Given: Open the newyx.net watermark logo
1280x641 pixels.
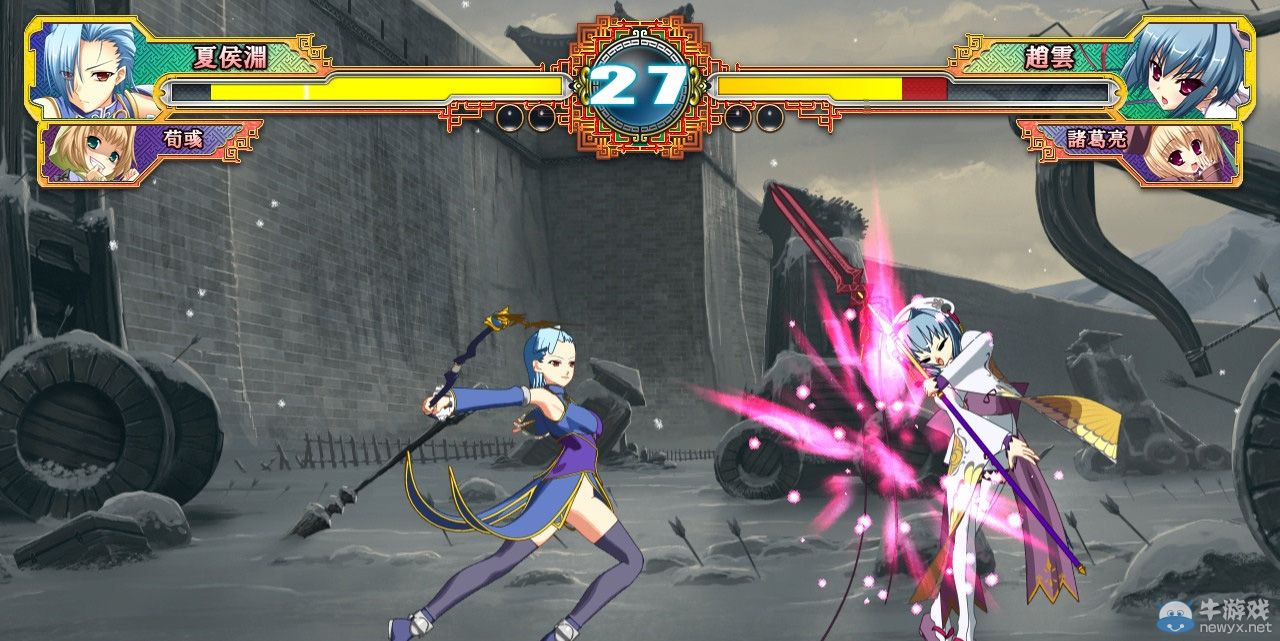Looking at the screenshot, I should coord(1214,616).
